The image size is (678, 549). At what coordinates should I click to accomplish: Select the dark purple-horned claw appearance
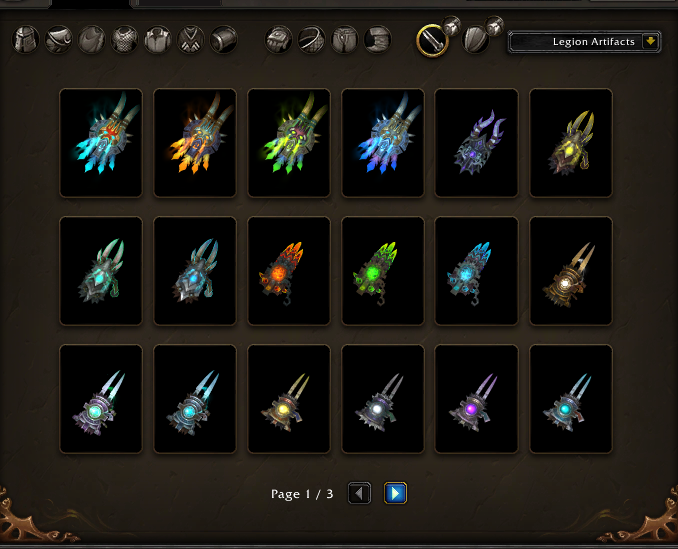[477, 143]
